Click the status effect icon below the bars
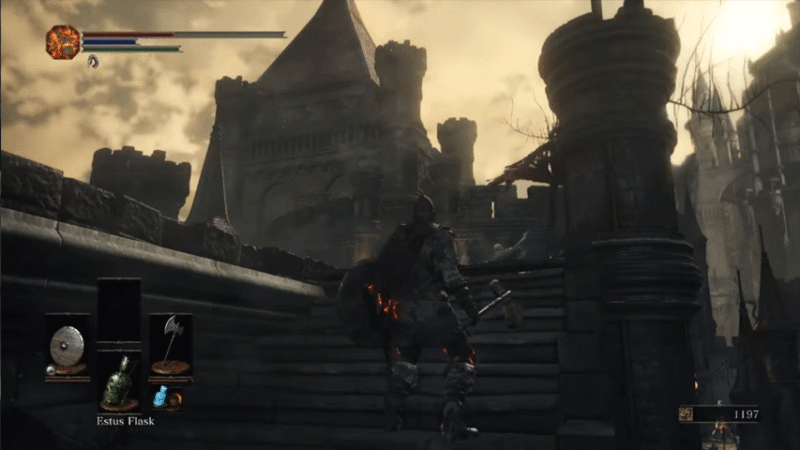The height and width of the screenshot is (450, 800). 93,61
